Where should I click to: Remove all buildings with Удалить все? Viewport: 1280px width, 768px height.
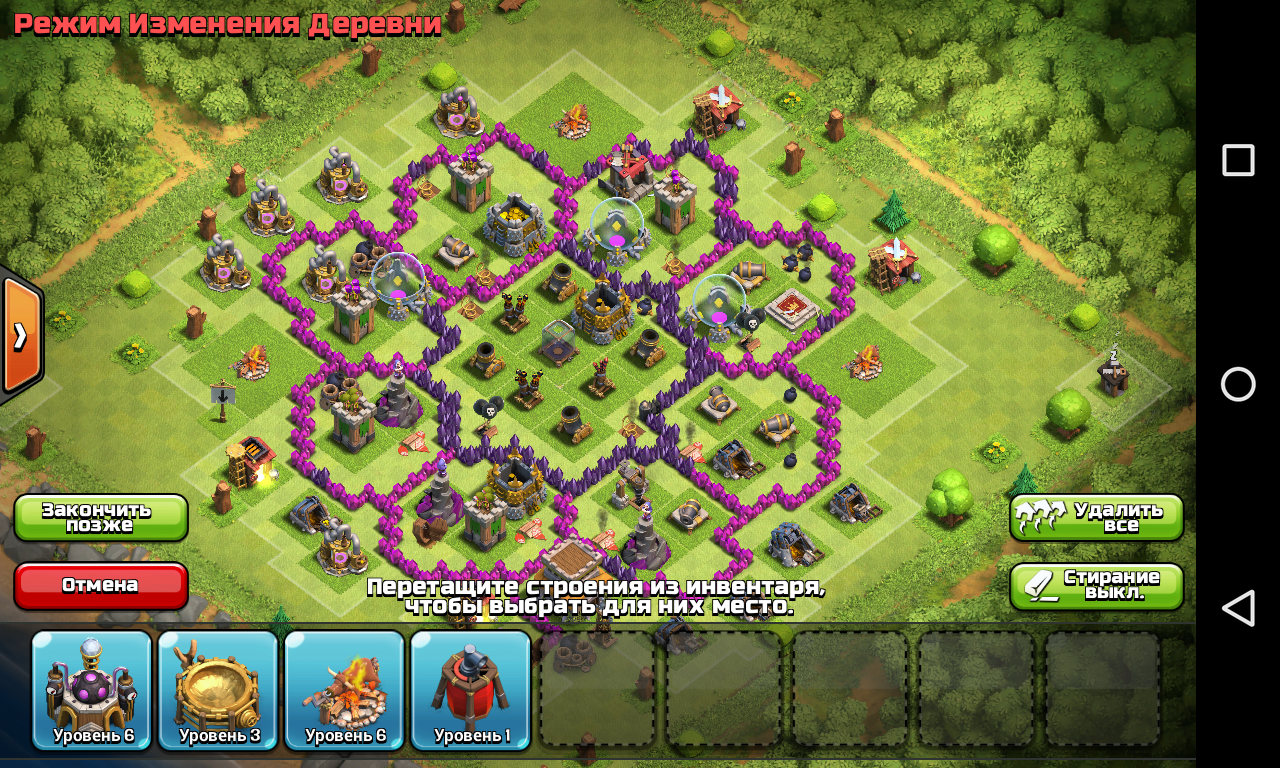1096,517
